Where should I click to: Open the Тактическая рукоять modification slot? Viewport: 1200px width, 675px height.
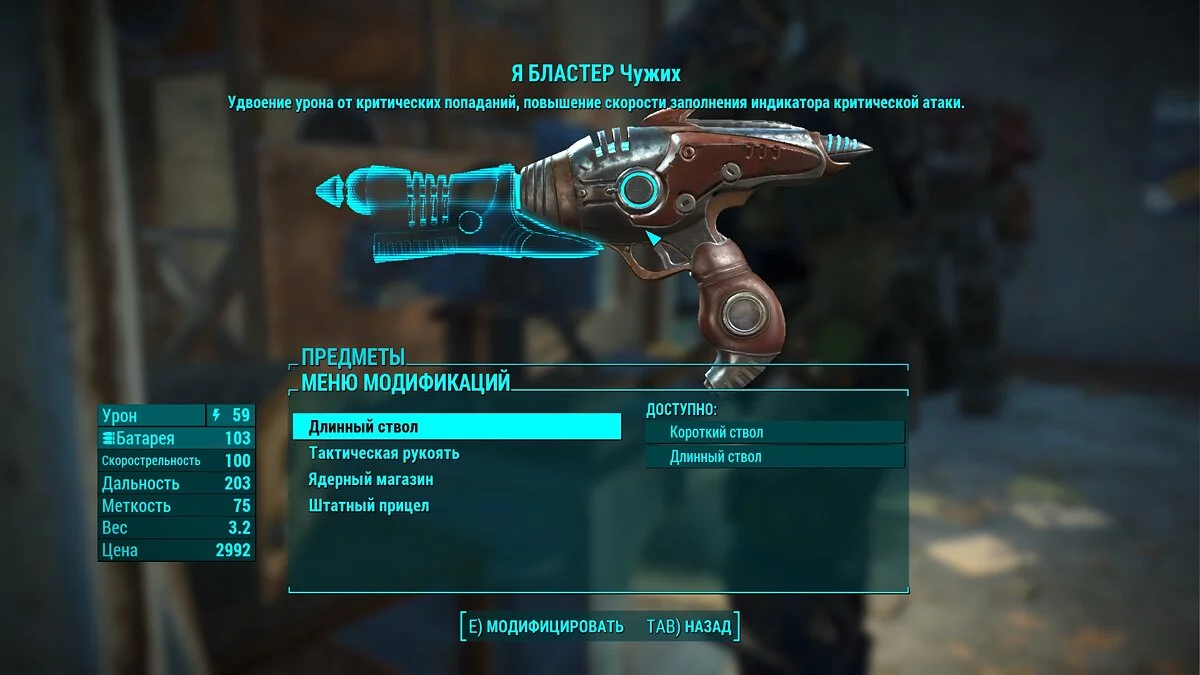384,453
